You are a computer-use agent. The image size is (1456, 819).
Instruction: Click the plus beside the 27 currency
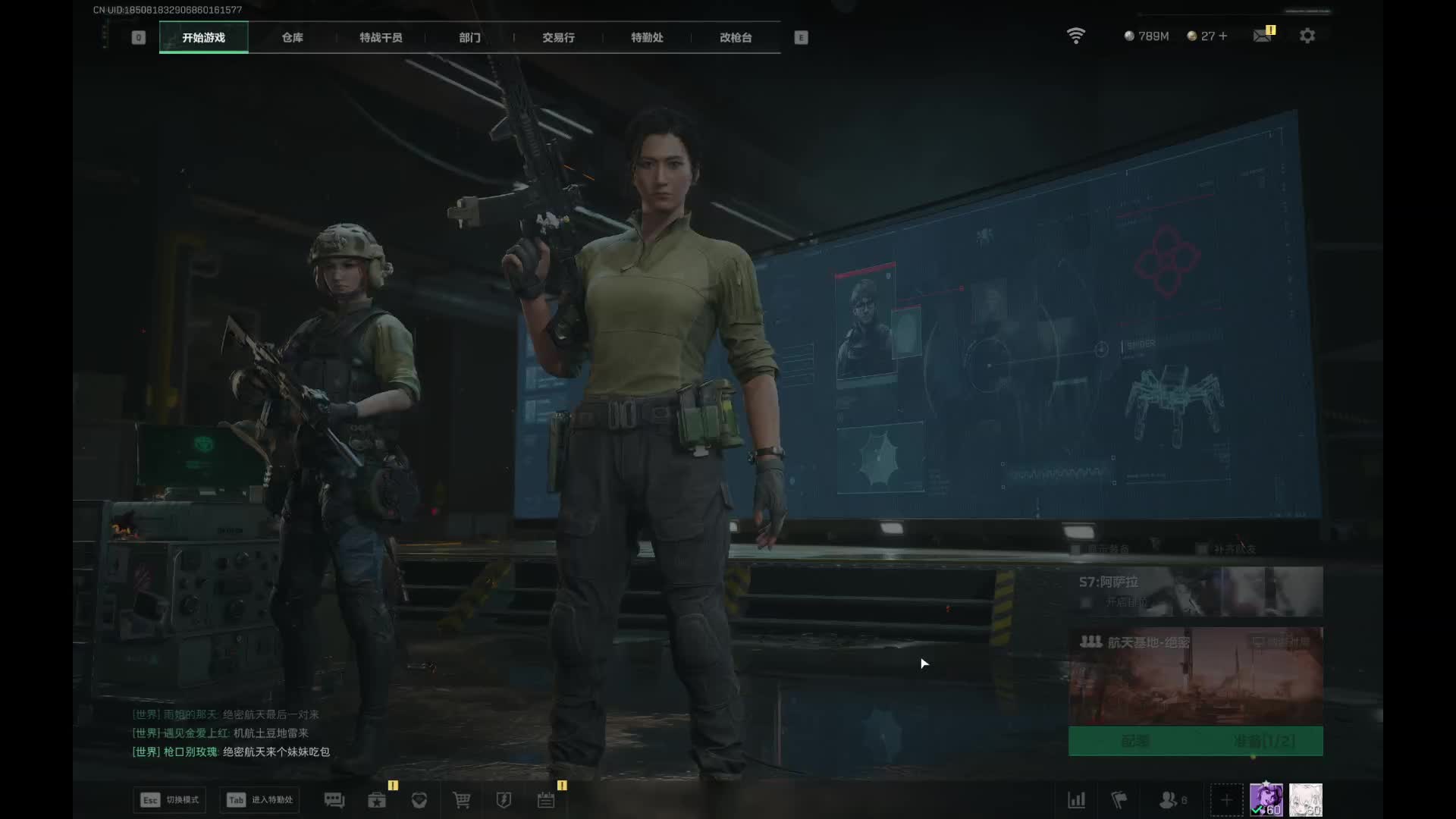(1222, 36)
